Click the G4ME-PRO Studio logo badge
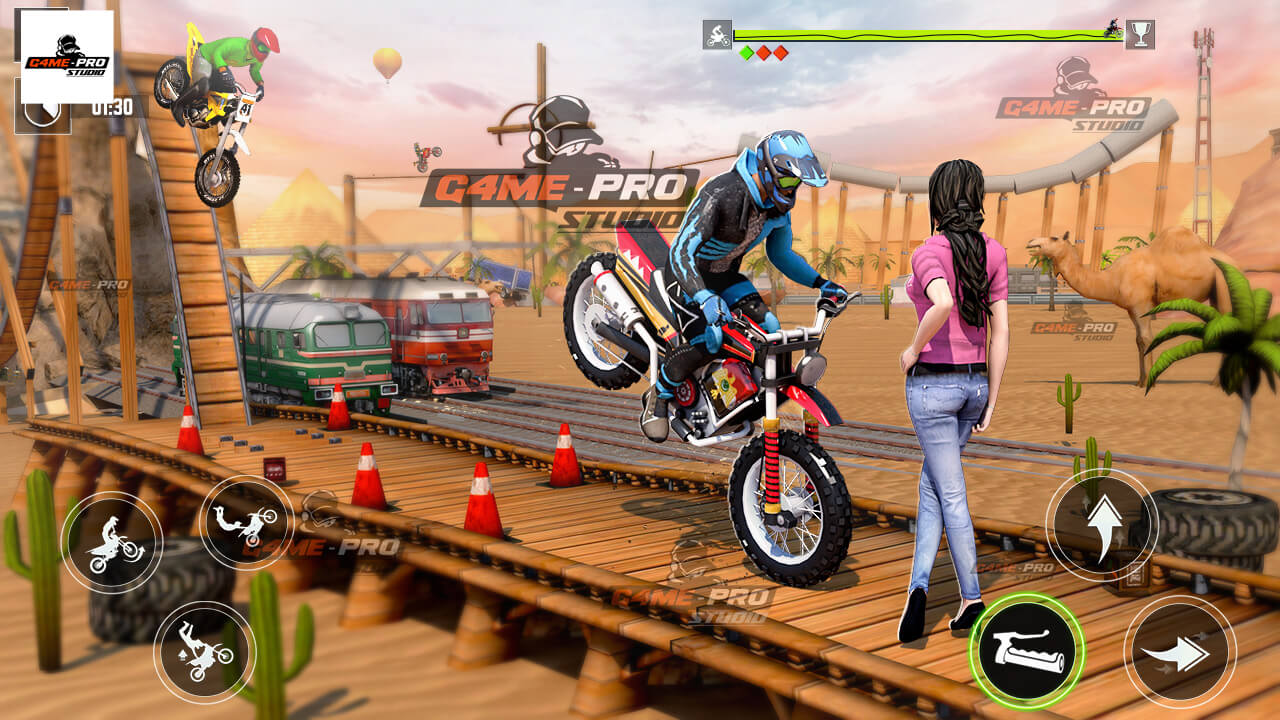Image resolution: width=1280 pixels, height=720 pixels. tap(67, 57)
